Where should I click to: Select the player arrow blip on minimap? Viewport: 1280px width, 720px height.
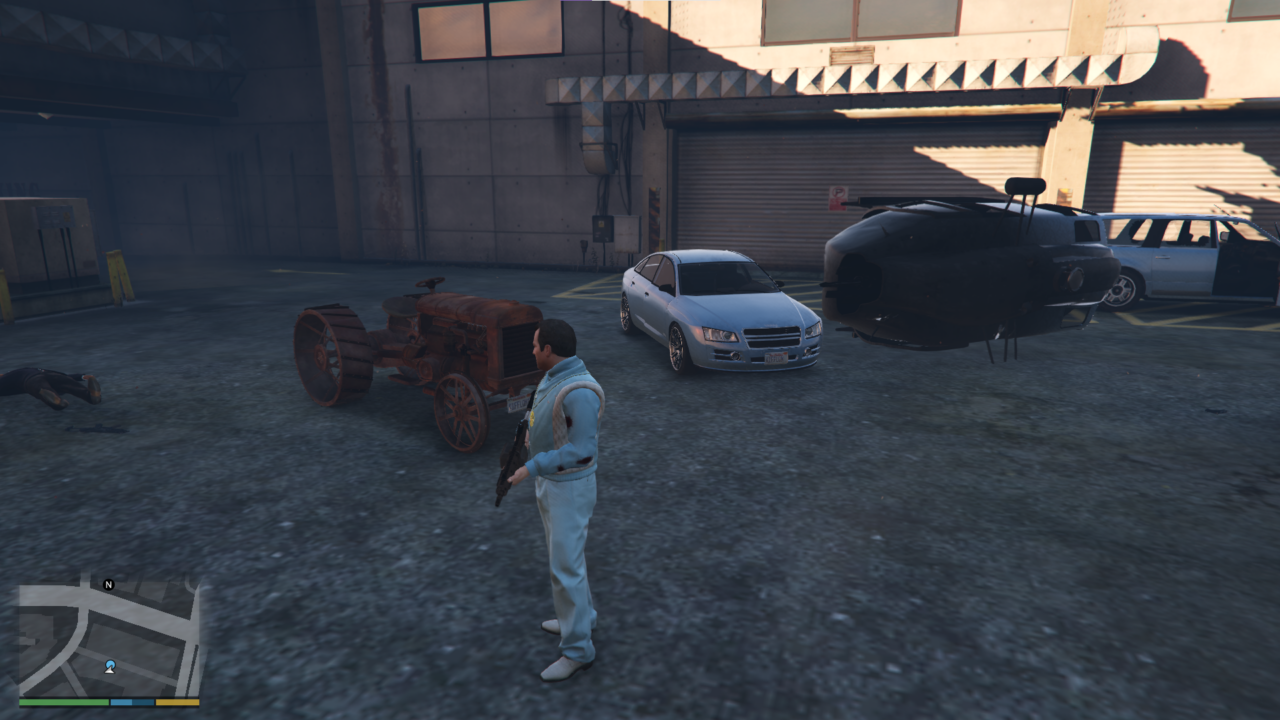pos(109,670)
